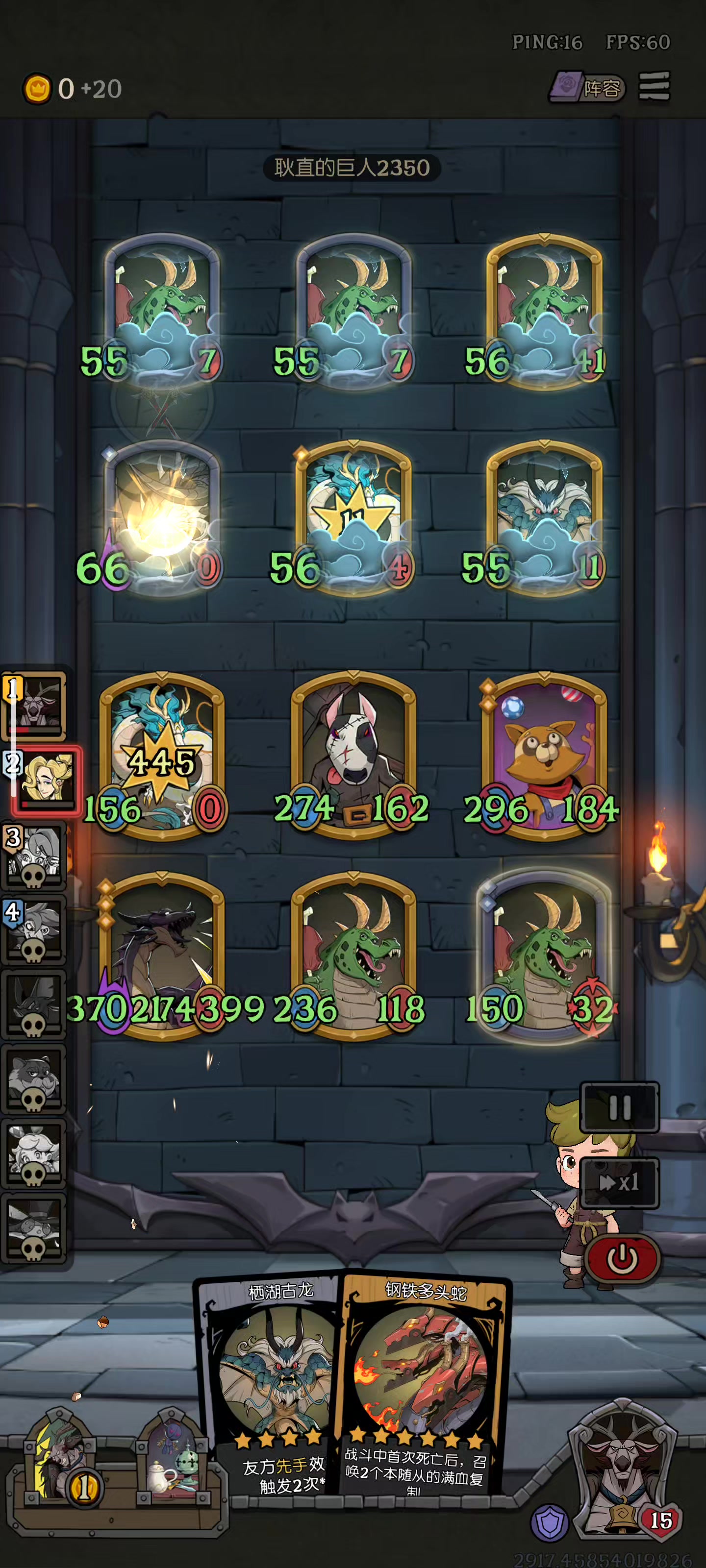The width and height of the screenshot is (706, 1568).
Task: Pause the ongoing battle
Action: (620, 1108)
